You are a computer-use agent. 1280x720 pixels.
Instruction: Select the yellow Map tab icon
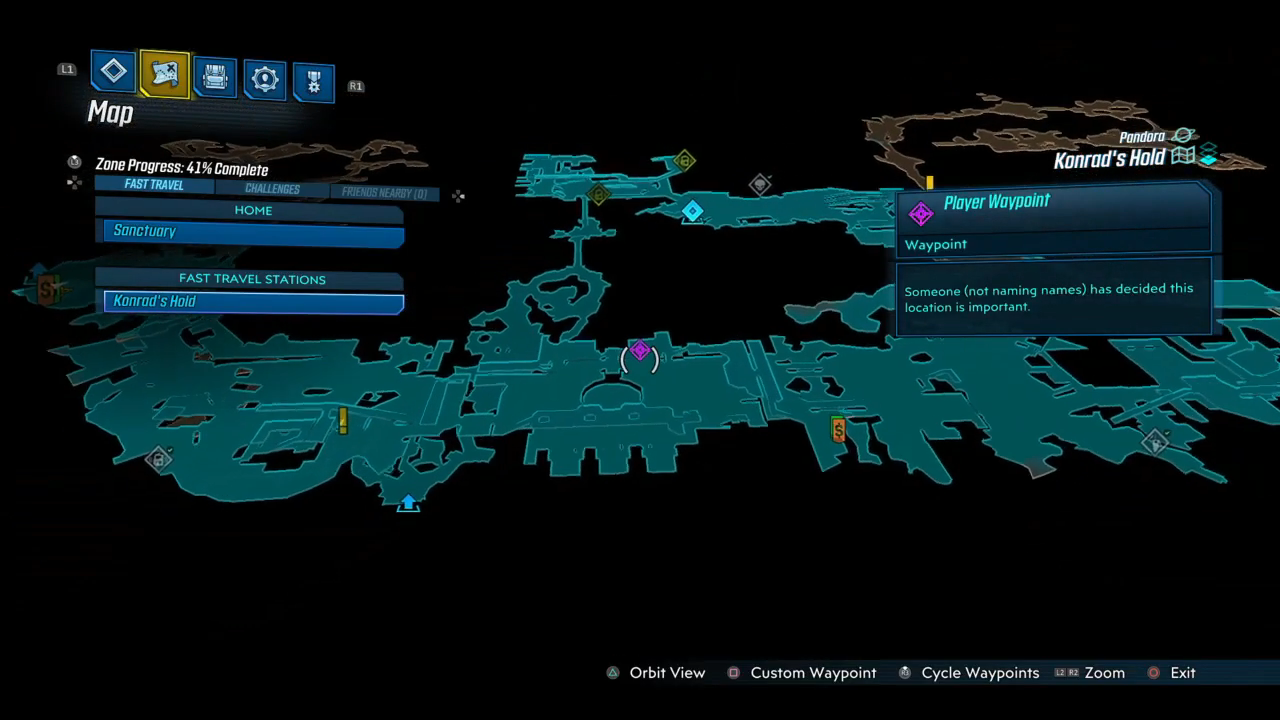[165, 73]
